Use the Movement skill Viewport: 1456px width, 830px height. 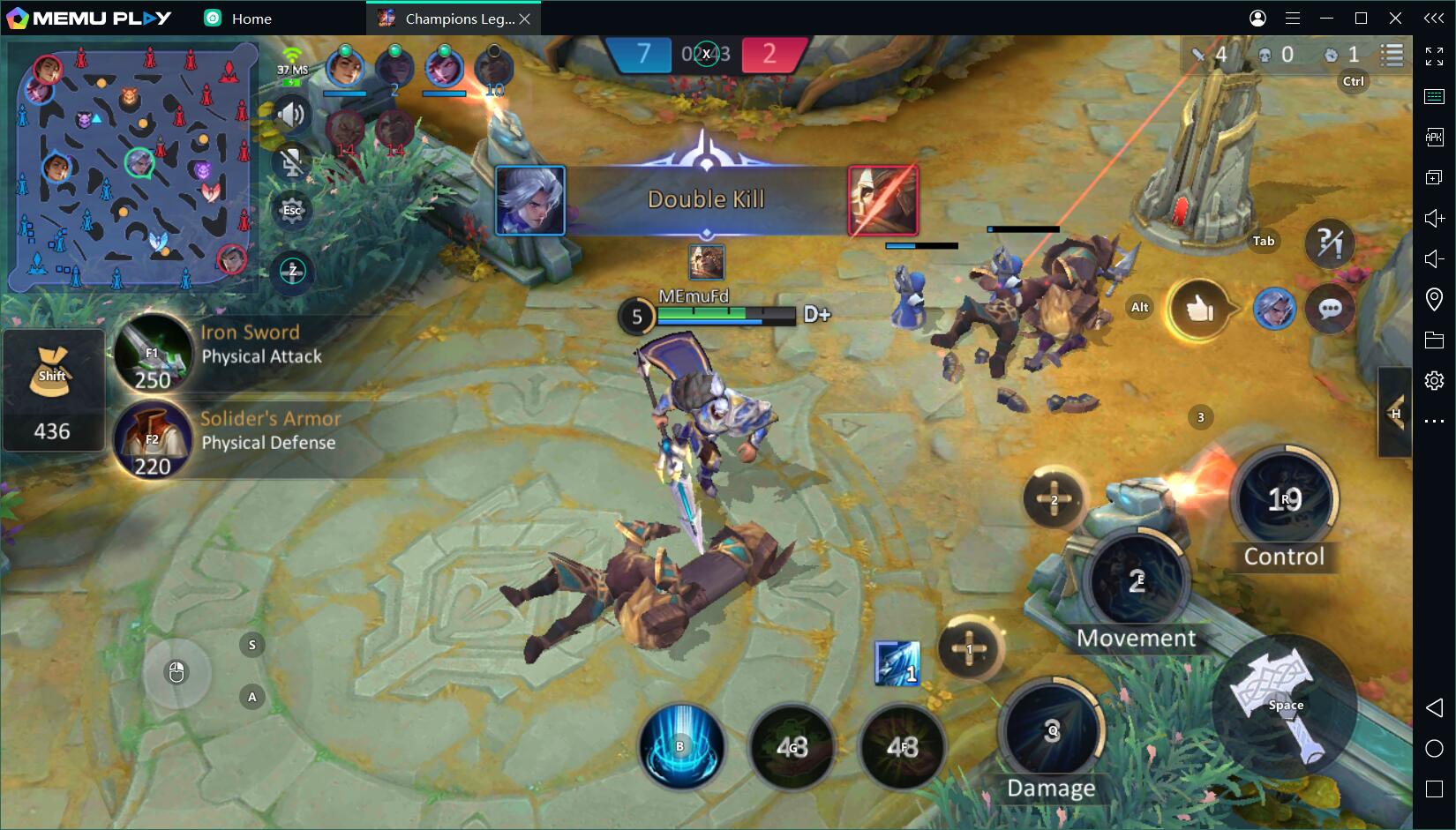click(1137, 582)
